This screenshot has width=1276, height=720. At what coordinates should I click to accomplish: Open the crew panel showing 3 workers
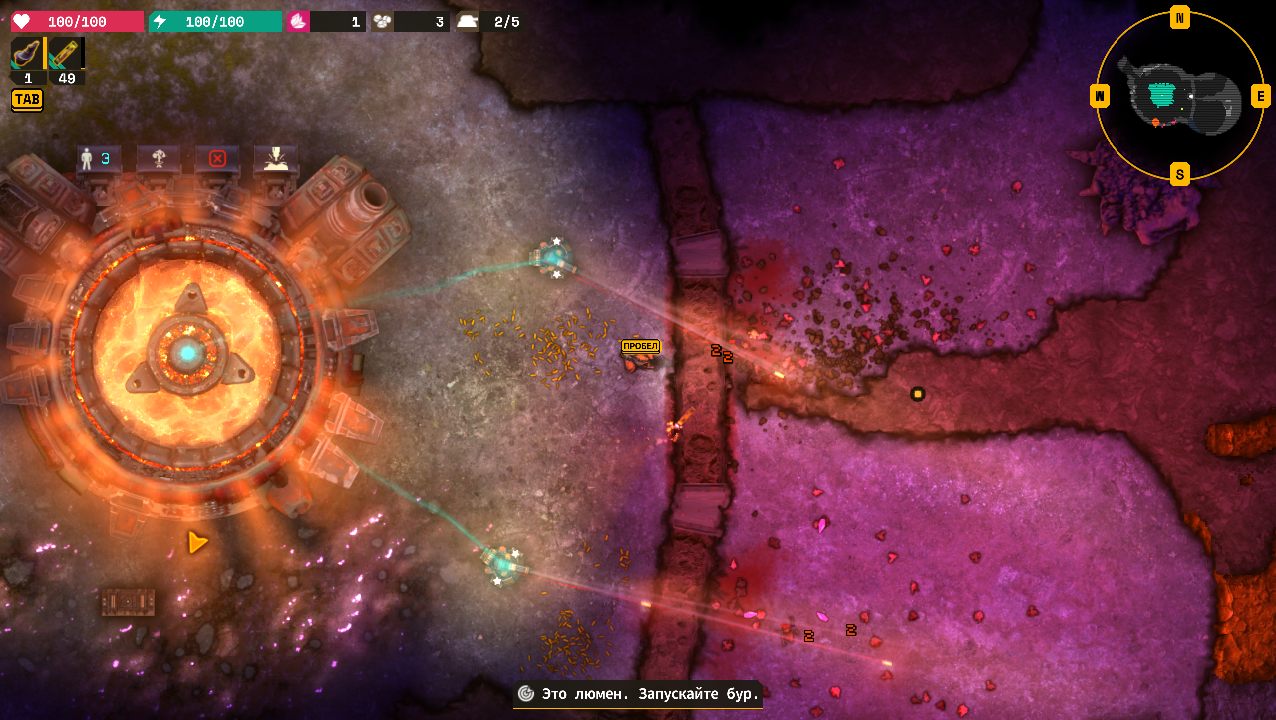click(x=96, y=158)
